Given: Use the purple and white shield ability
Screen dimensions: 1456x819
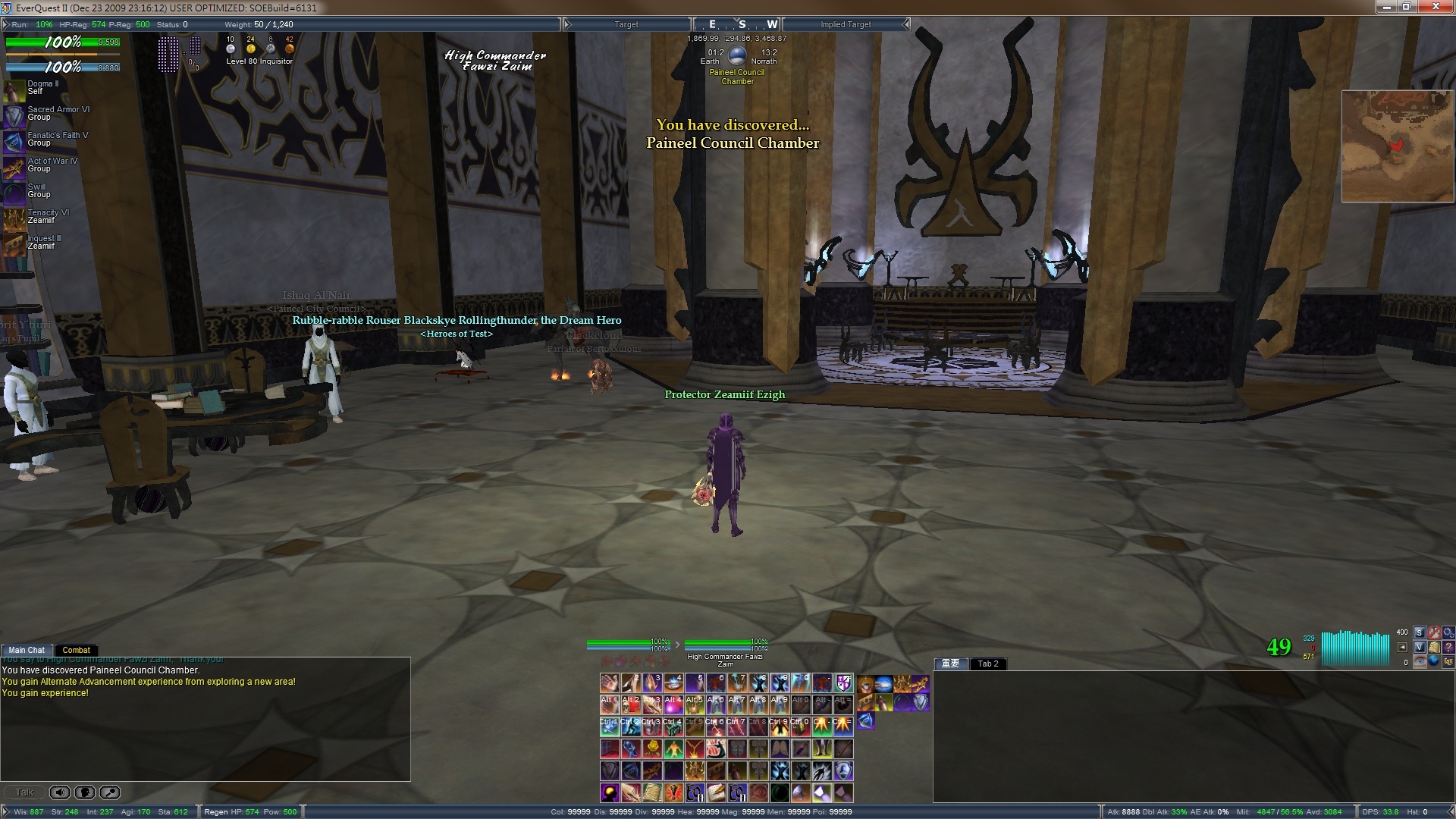Looking at the screenshot, I should 843,683.
